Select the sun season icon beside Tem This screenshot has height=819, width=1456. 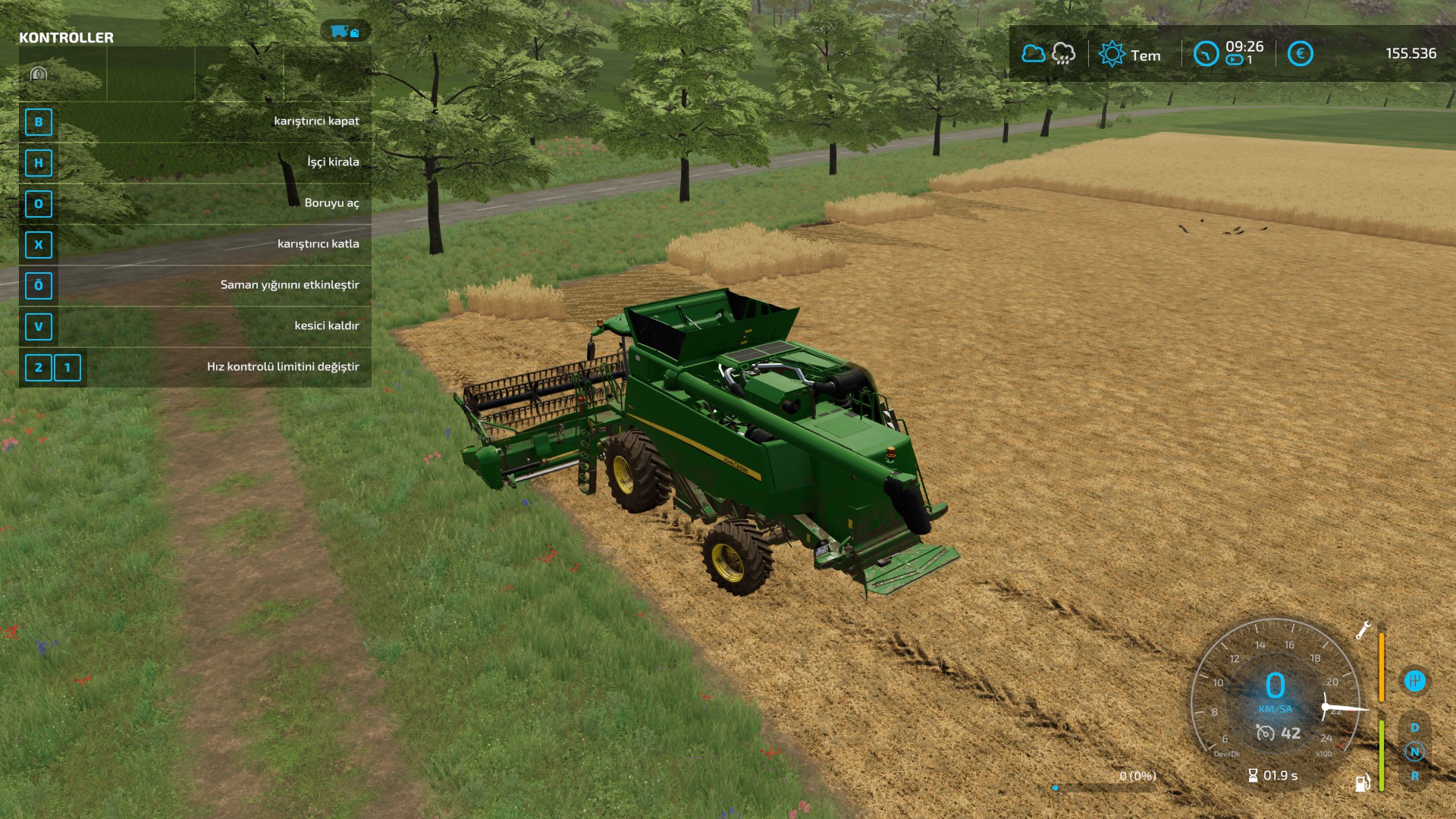point(1112,54)
